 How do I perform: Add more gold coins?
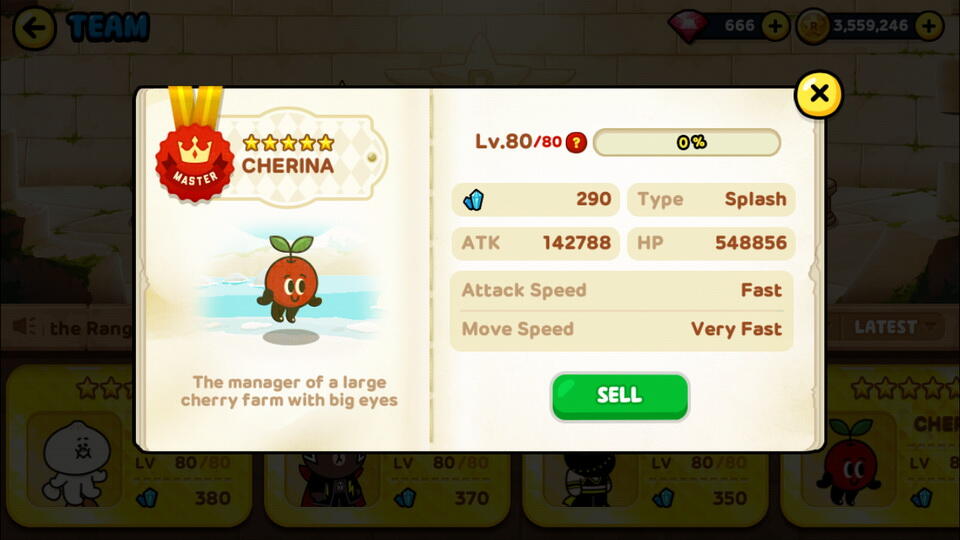[929, 26]
